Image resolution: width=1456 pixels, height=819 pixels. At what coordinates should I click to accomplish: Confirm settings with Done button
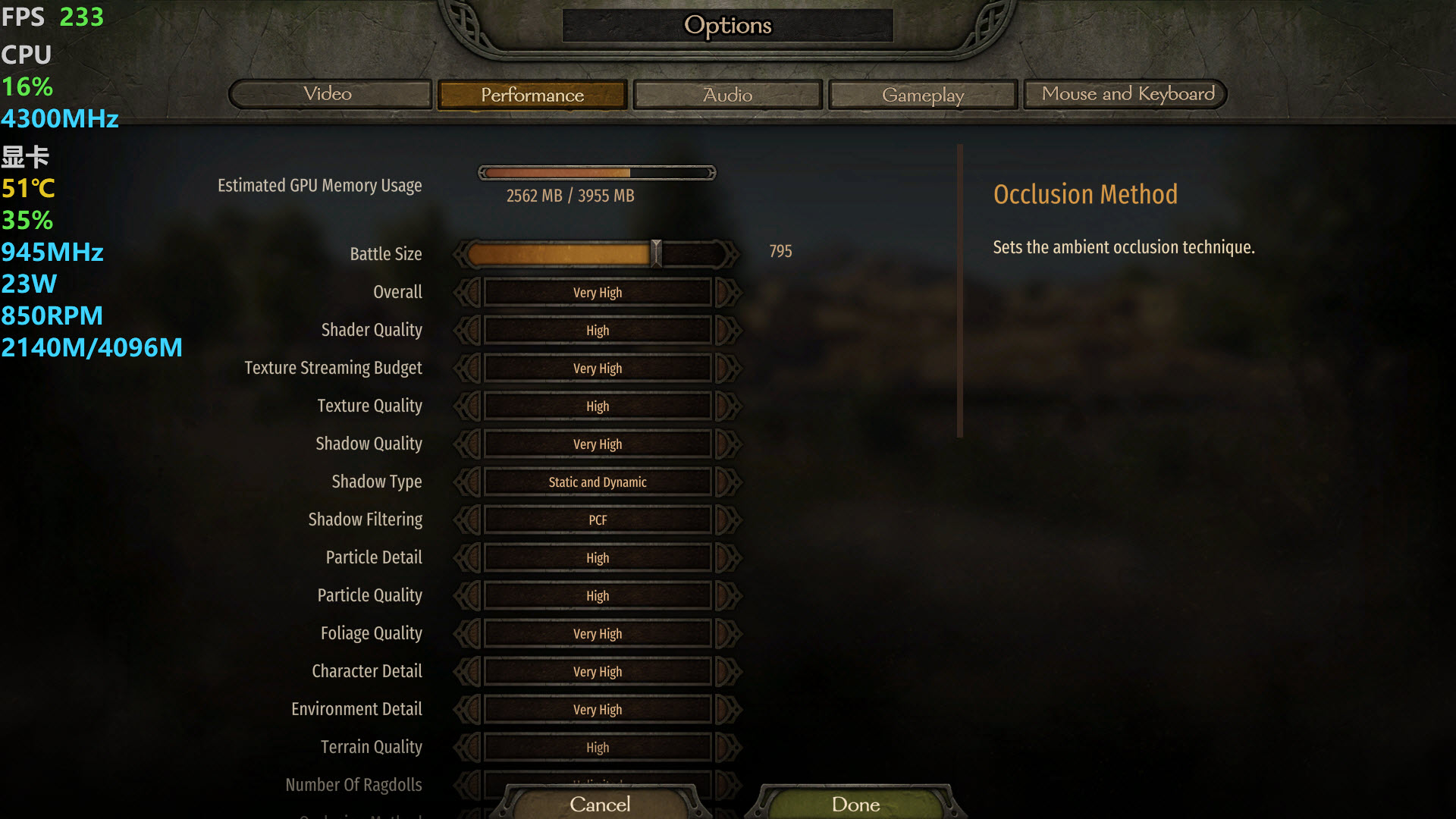click(855, 804)
